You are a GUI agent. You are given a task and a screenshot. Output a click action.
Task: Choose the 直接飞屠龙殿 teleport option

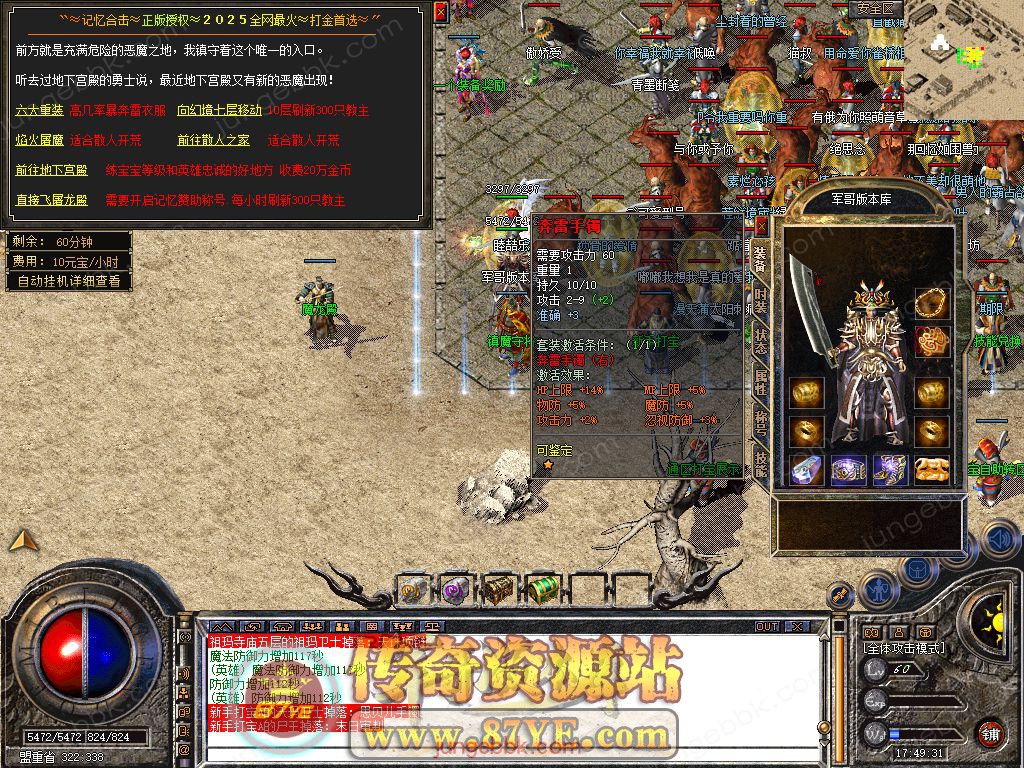click(x=51, y=200)
